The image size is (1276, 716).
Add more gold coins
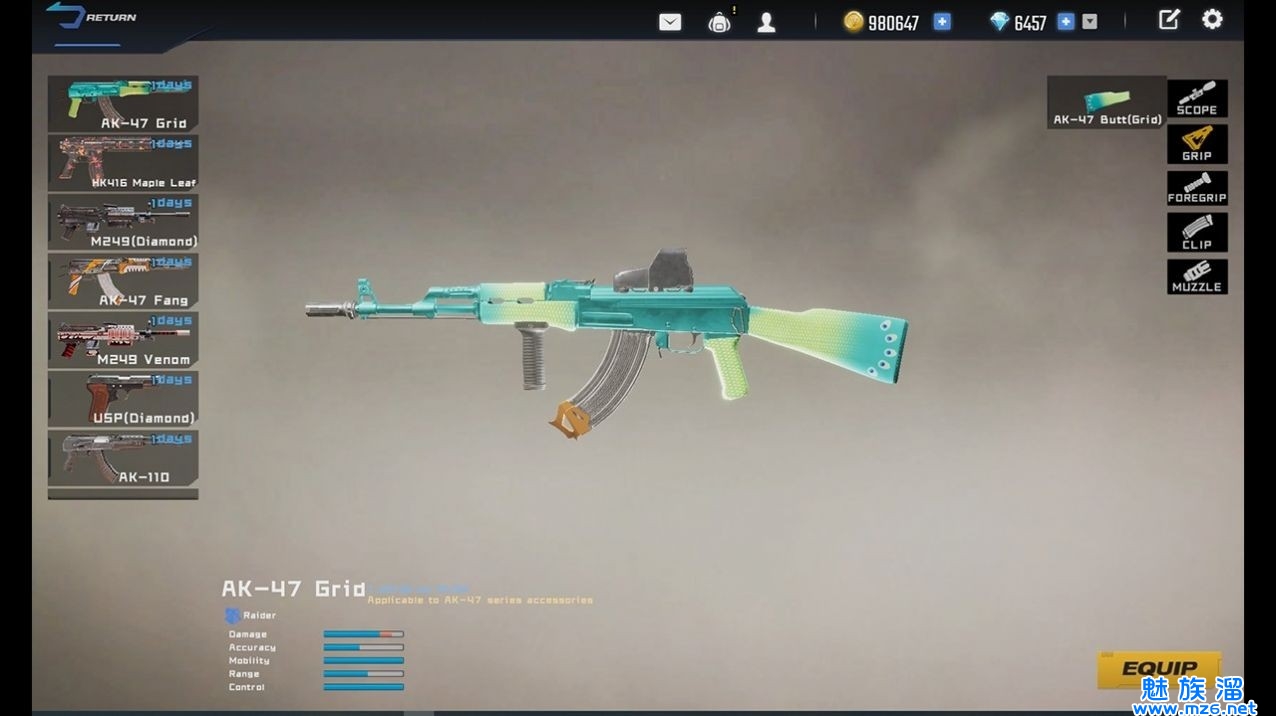click(942, 22)
